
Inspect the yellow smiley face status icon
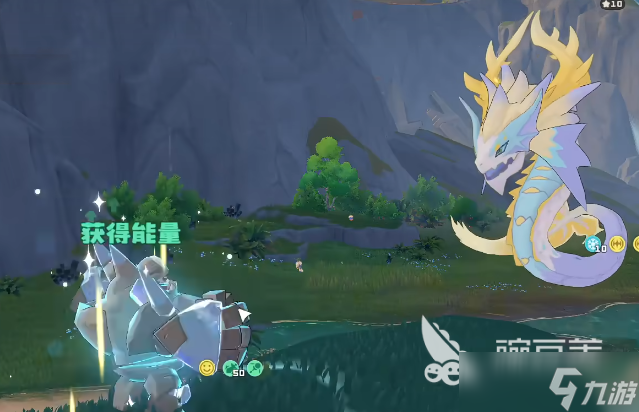click(x=207, y=368)
